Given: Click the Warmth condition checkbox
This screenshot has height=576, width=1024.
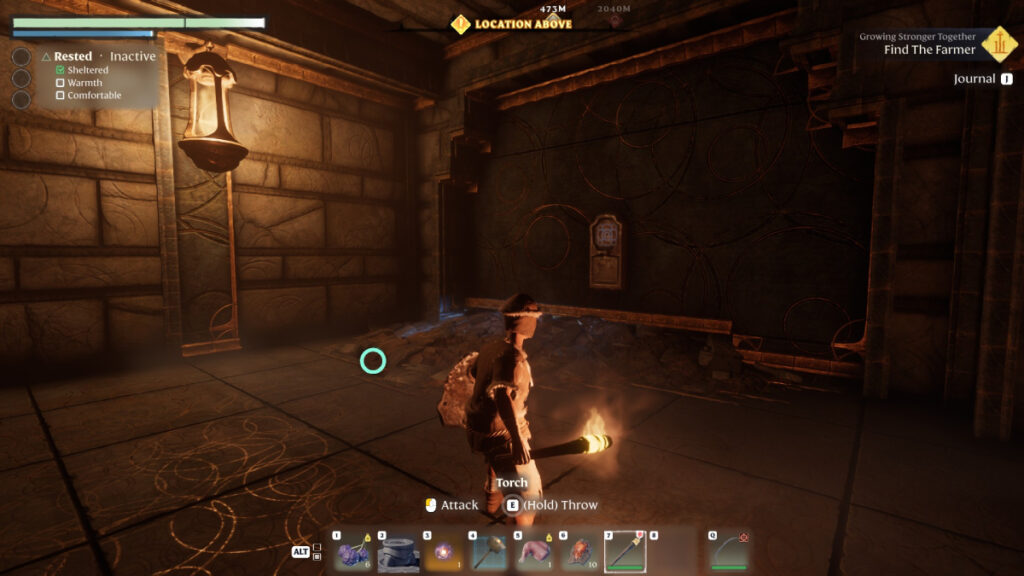Looking at the screenshot, I should (60, 83).
